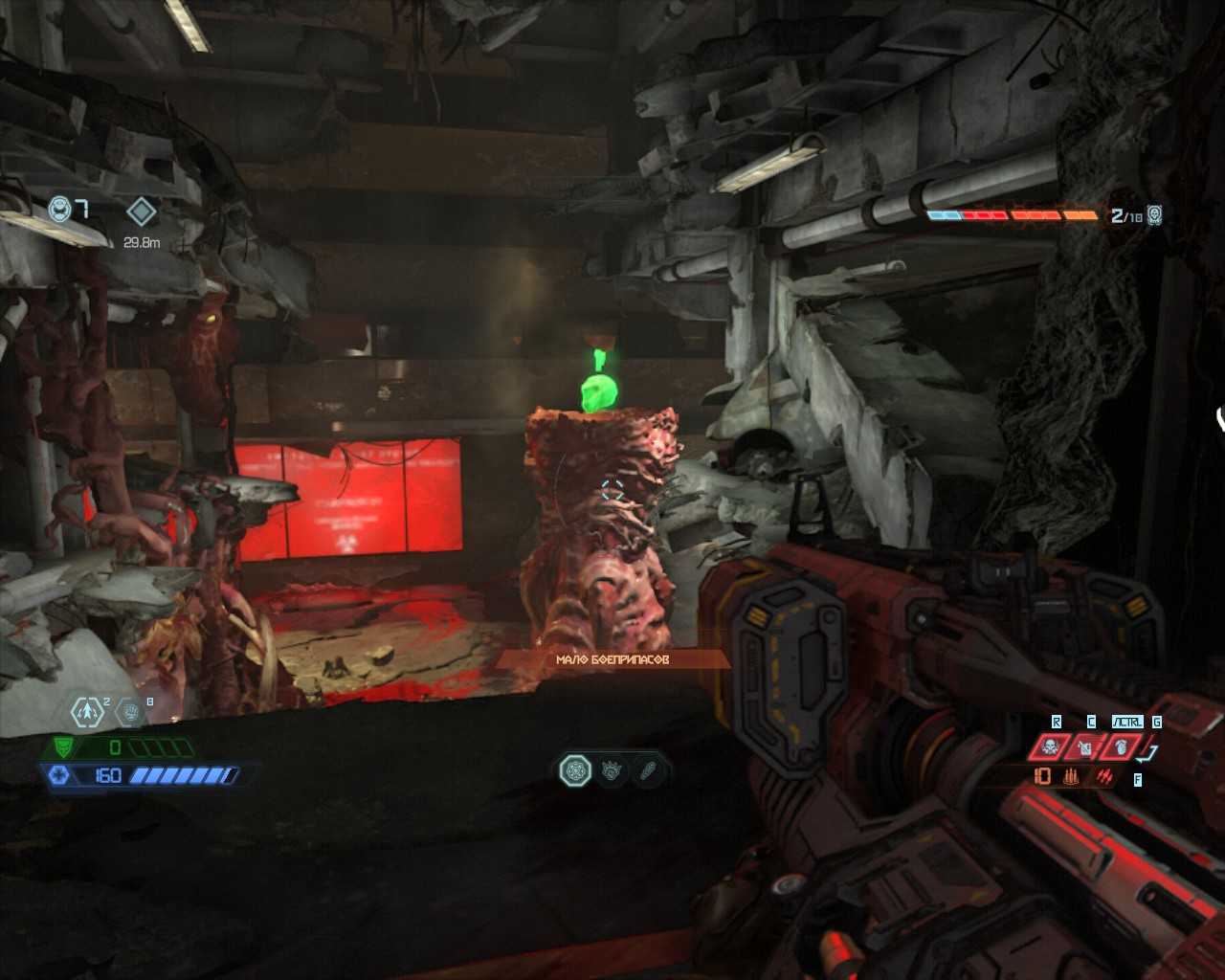Activate the flame belch slot under CTRL
1225x980 pixels.
point(1123,746)
